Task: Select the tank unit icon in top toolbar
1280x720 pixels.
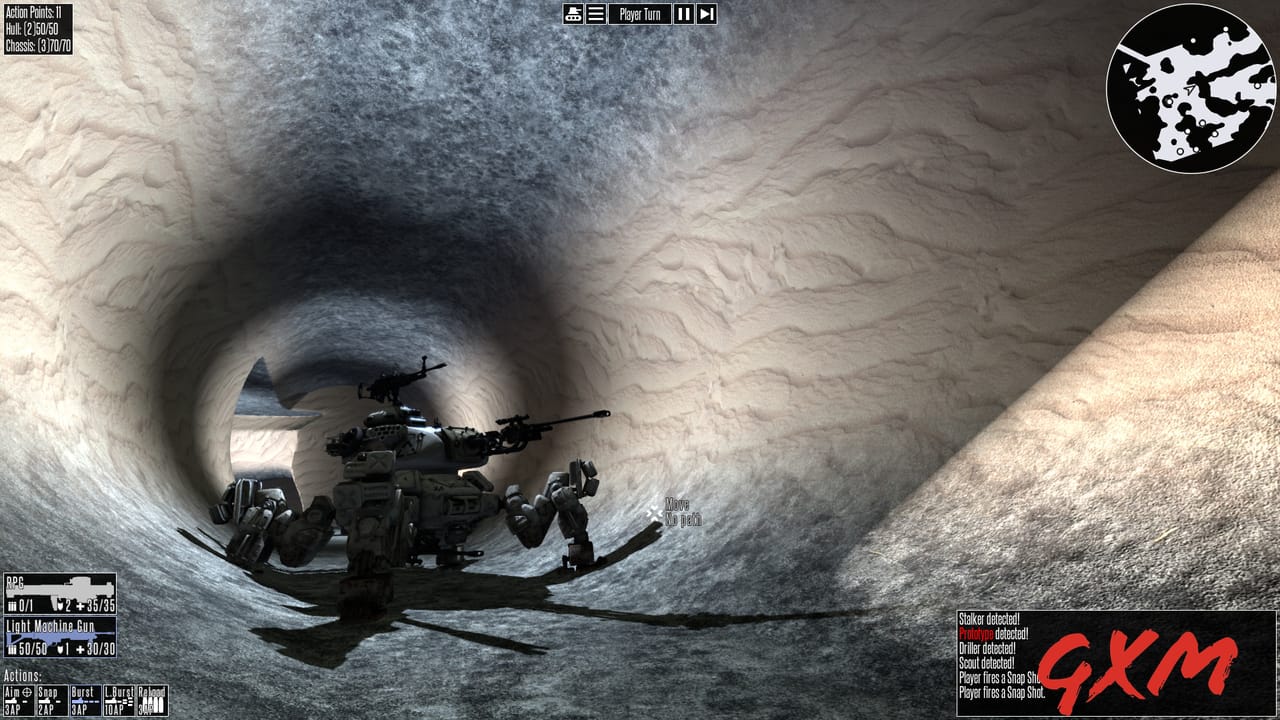Action: (573, 13)
